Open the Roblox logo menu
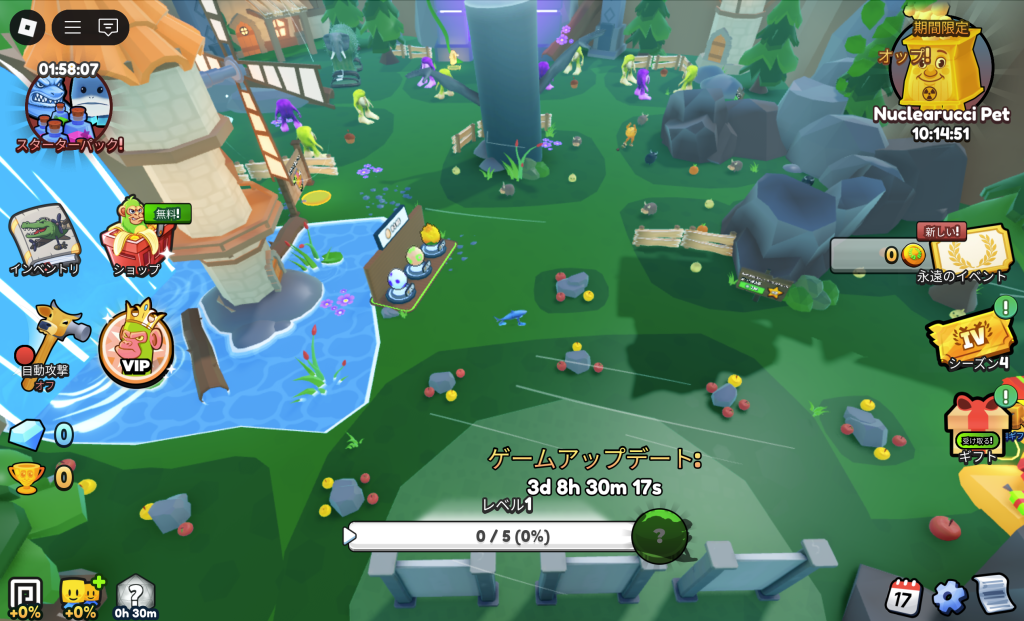Image resolution: width=1024 pixels, height=621 pixels. point(23,26)
